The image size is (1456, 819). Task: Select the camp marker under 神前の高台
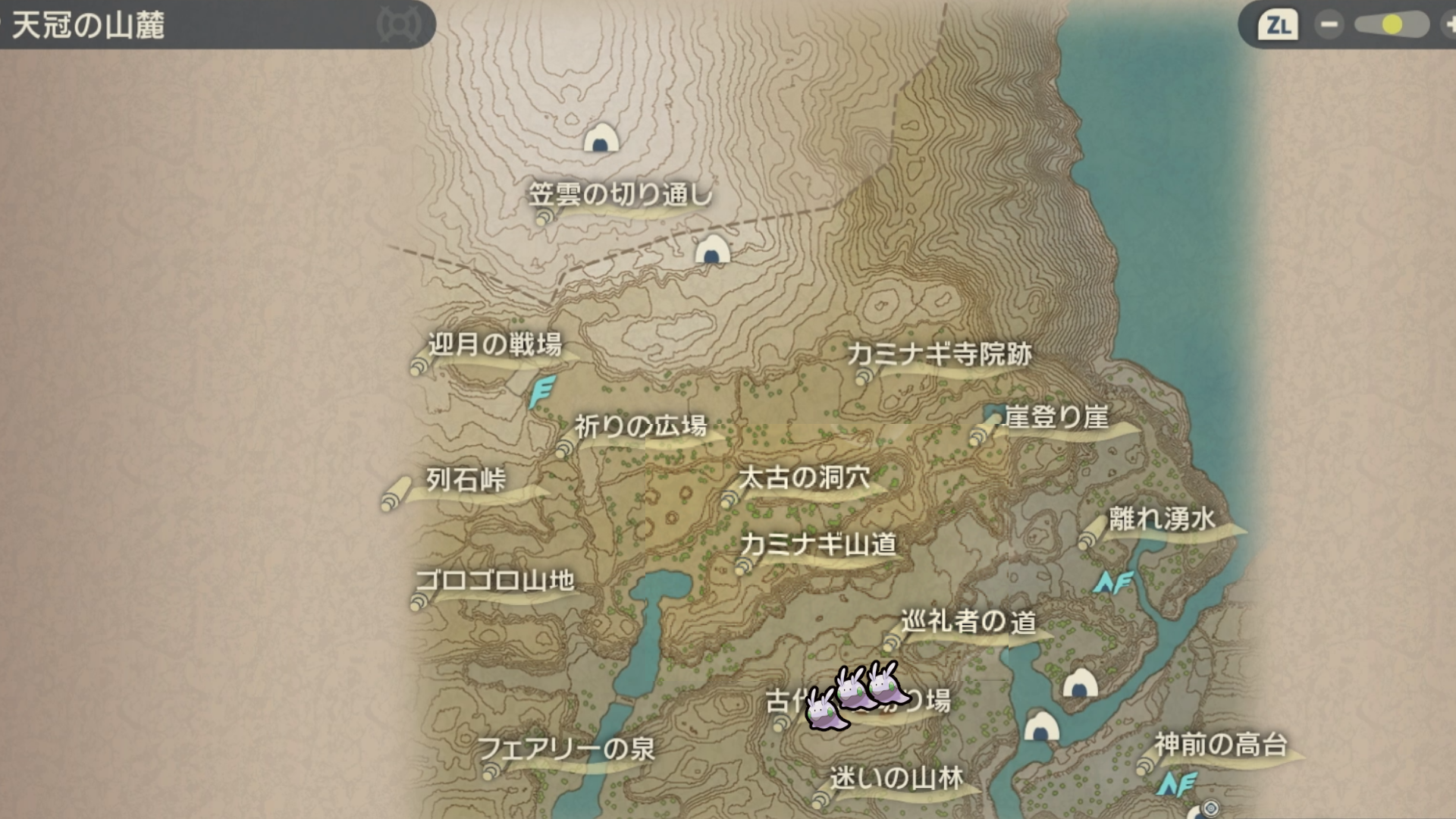point(1176,784)
